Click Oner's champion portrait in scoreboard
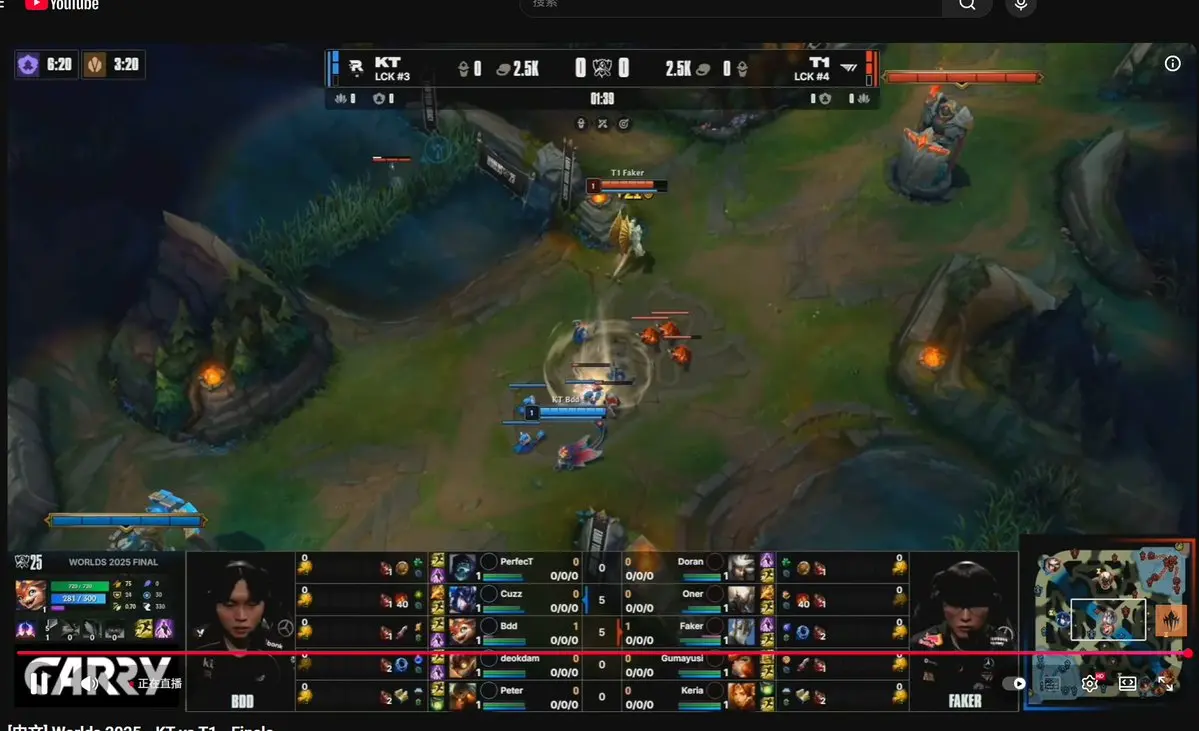This screenshot has height=731, width=1199. coord(741,599)
